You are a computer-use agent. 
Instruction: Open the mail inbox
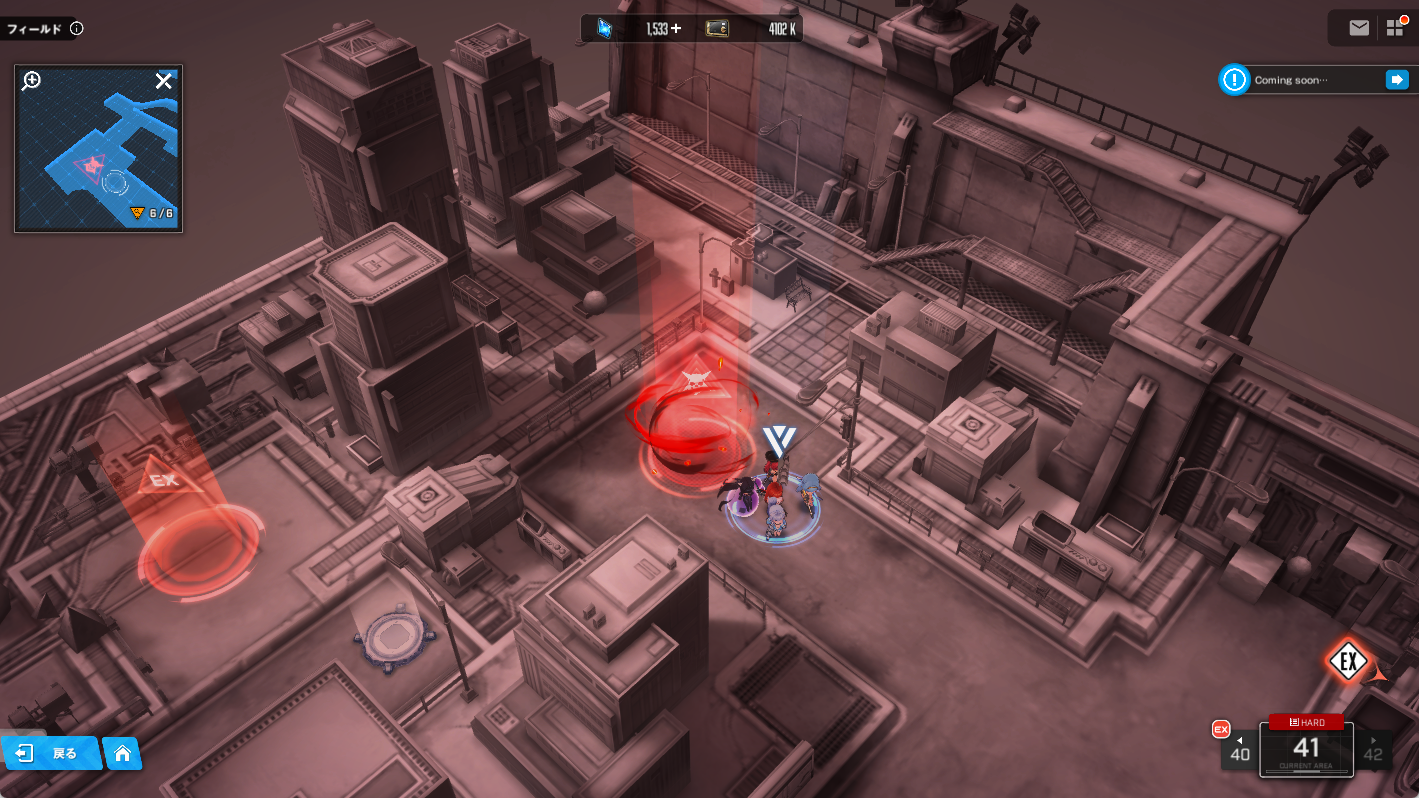click(1358, 28)
